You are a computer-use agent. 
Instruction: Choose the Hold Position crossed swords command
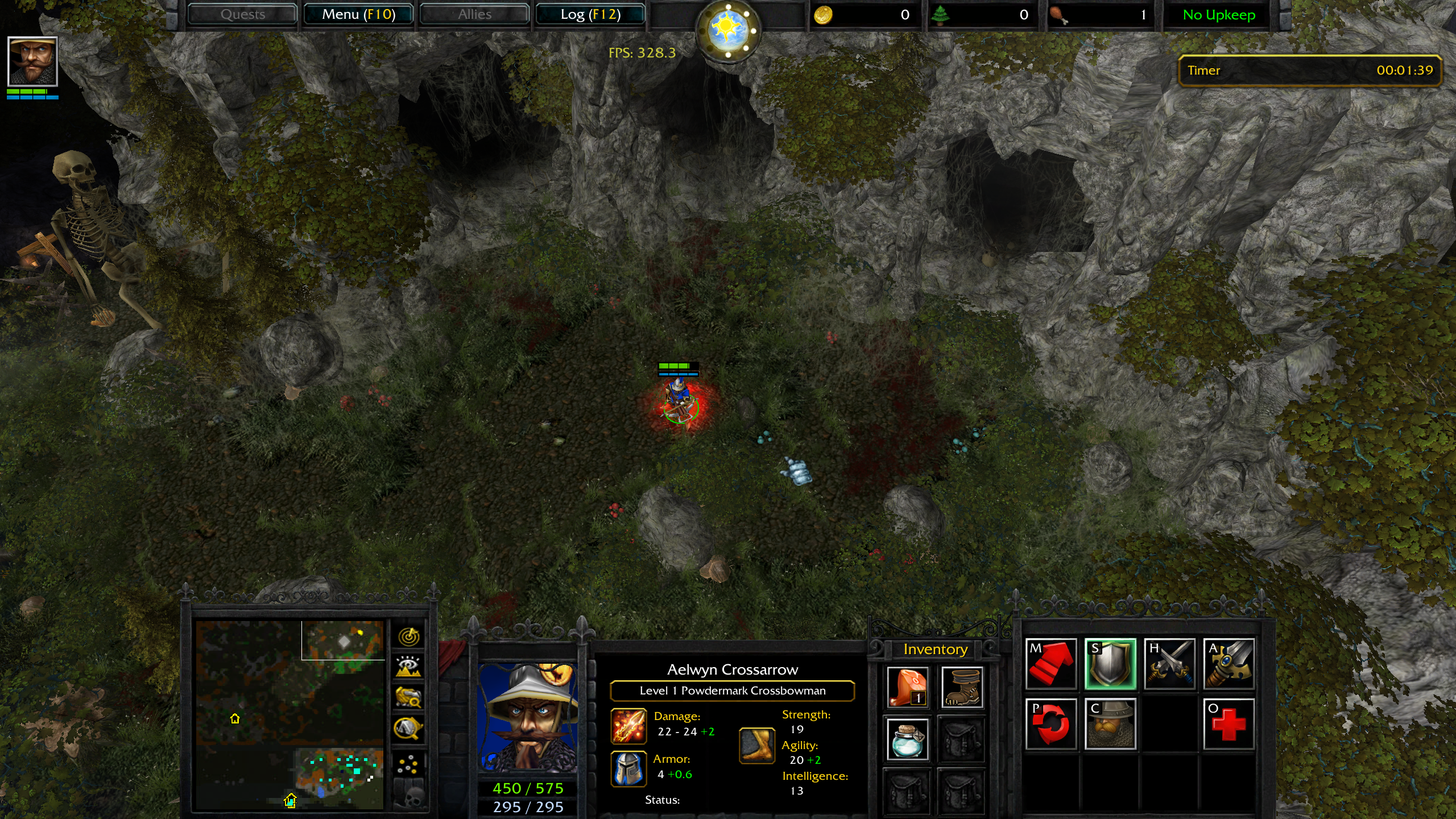[x=1169, y=664]
